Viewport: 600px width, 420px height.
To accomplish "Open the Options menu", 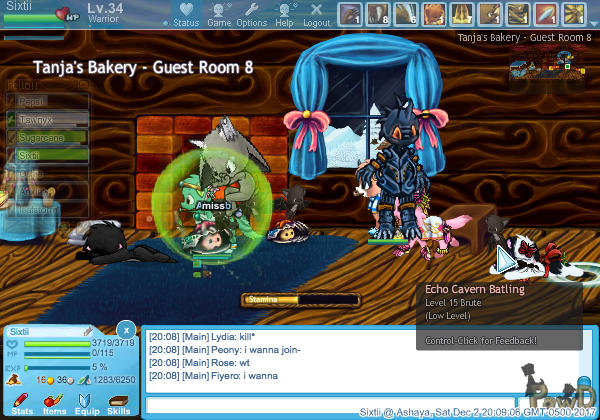I will click(x=251, y=14).
